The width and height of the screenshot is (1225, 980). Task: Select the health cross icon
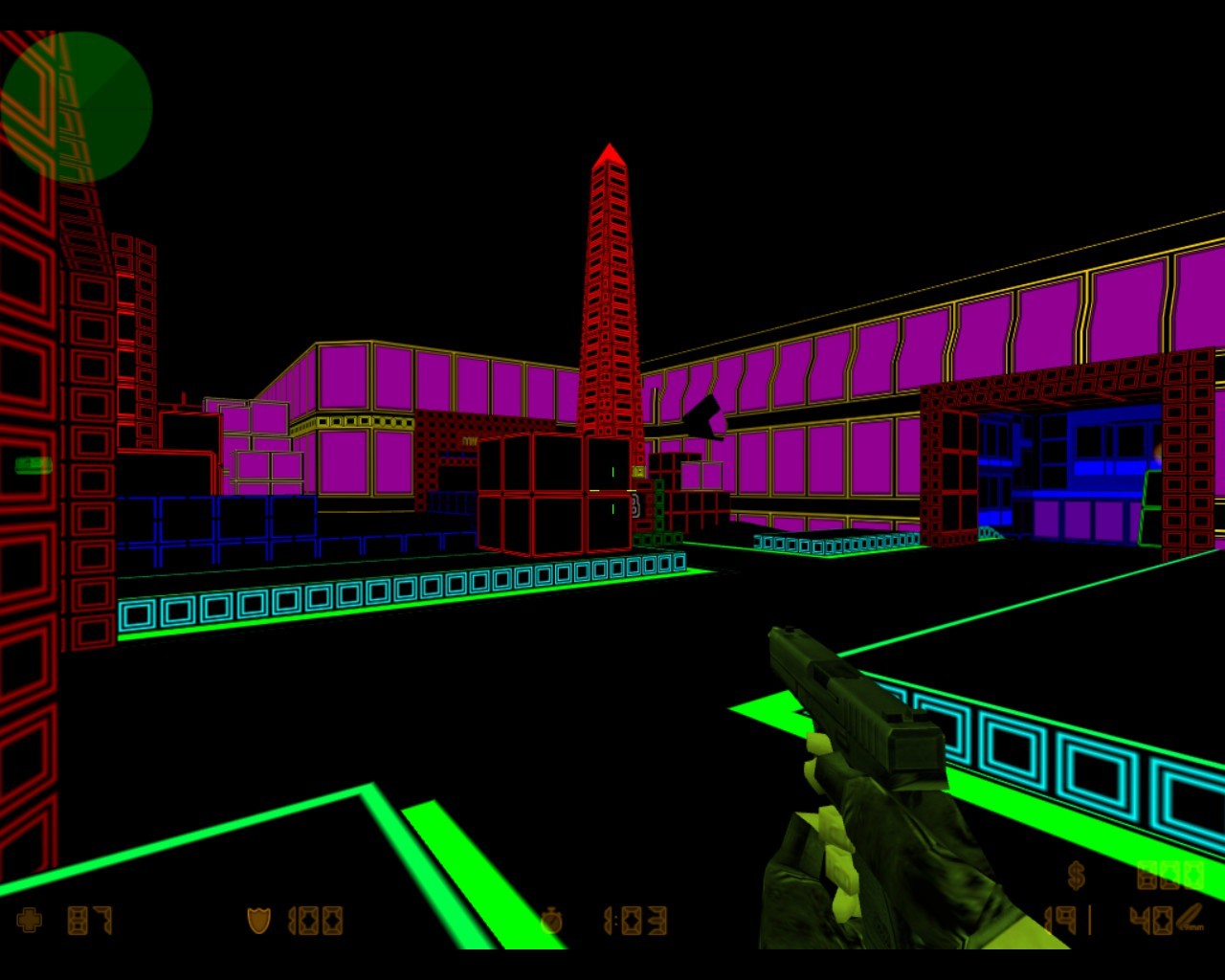tap(30, 921)
